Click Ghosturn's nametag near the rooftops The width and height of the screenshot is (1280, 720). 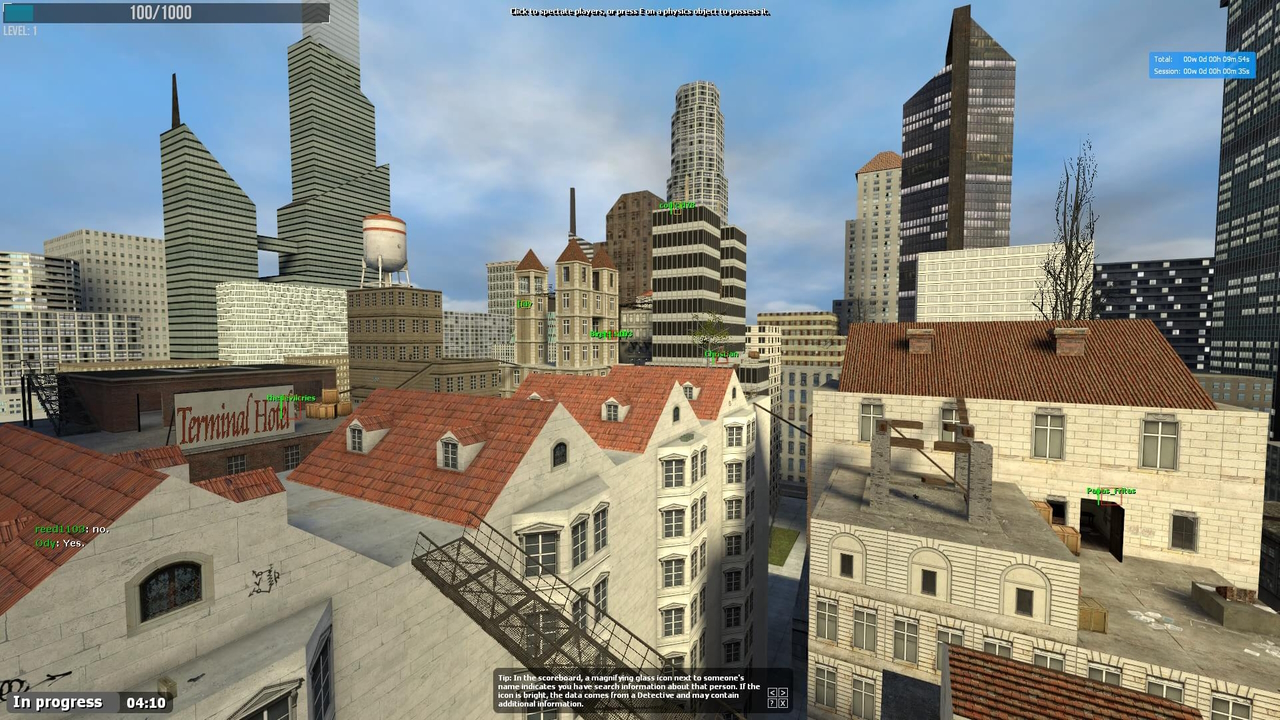click(x=721, y=353)
